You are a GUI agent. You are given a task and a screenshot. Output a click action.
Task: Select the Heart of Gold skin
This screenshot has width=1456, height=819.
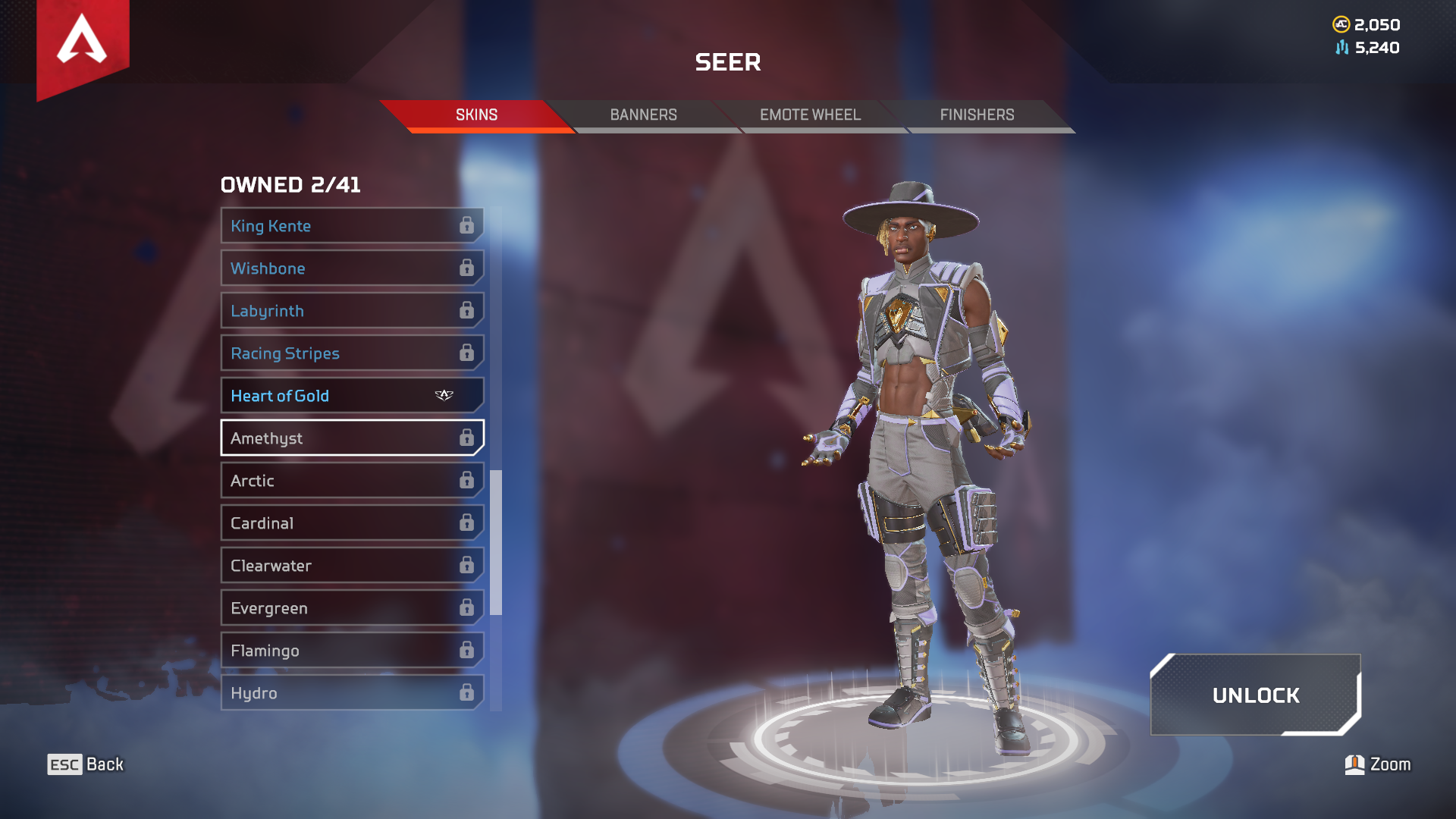(318, 395)
